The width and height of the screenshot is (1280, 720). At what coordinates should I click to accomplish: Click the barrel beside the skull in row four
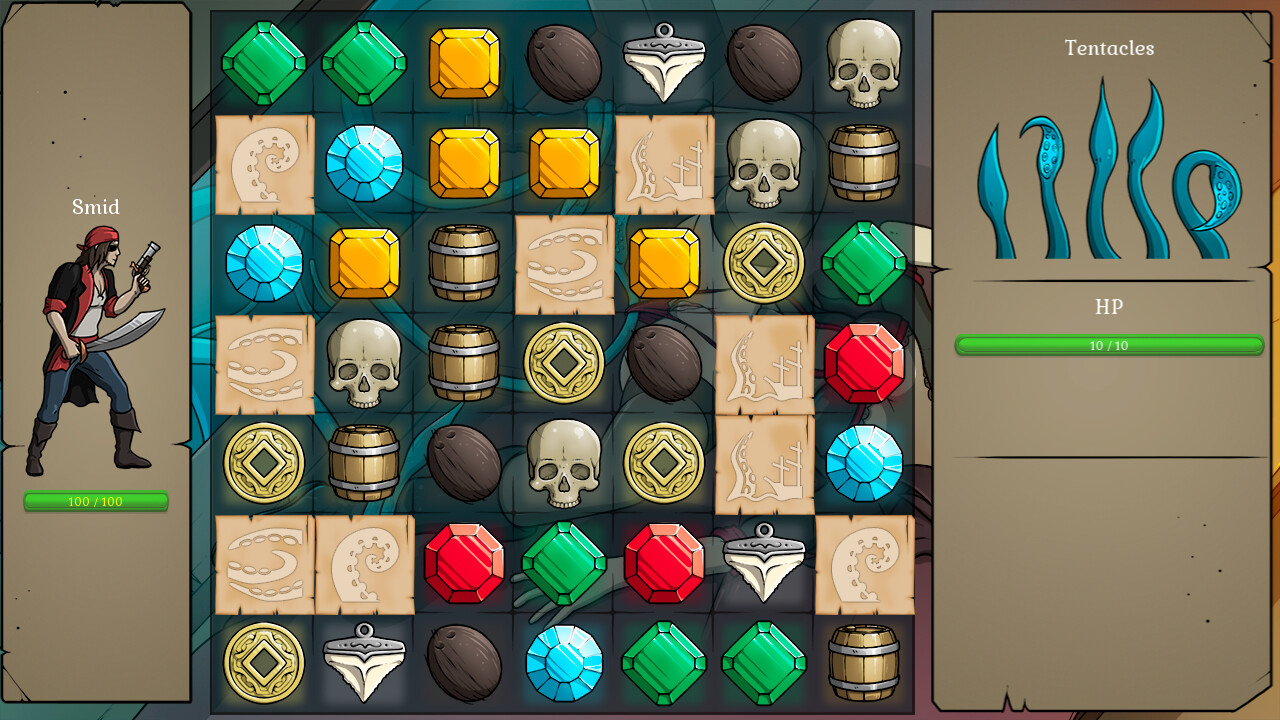[x=463, y=363]
